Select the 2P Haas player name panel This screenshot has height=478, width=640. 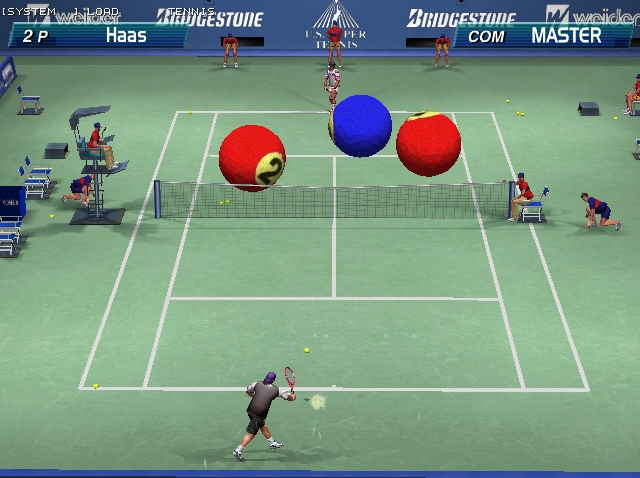[97, 35]
